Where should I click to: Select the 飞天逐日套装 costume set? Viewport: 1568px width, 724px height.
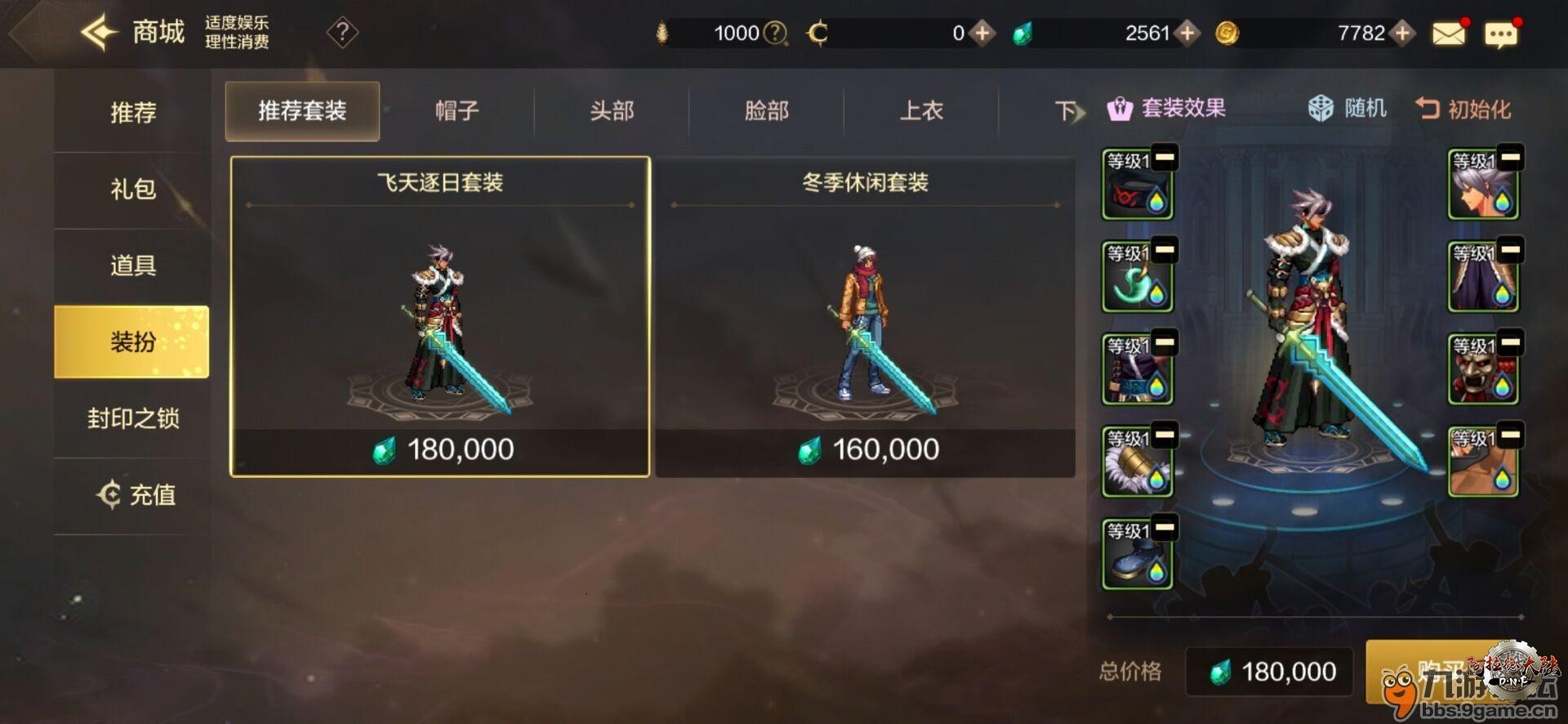tap(440, 316)
